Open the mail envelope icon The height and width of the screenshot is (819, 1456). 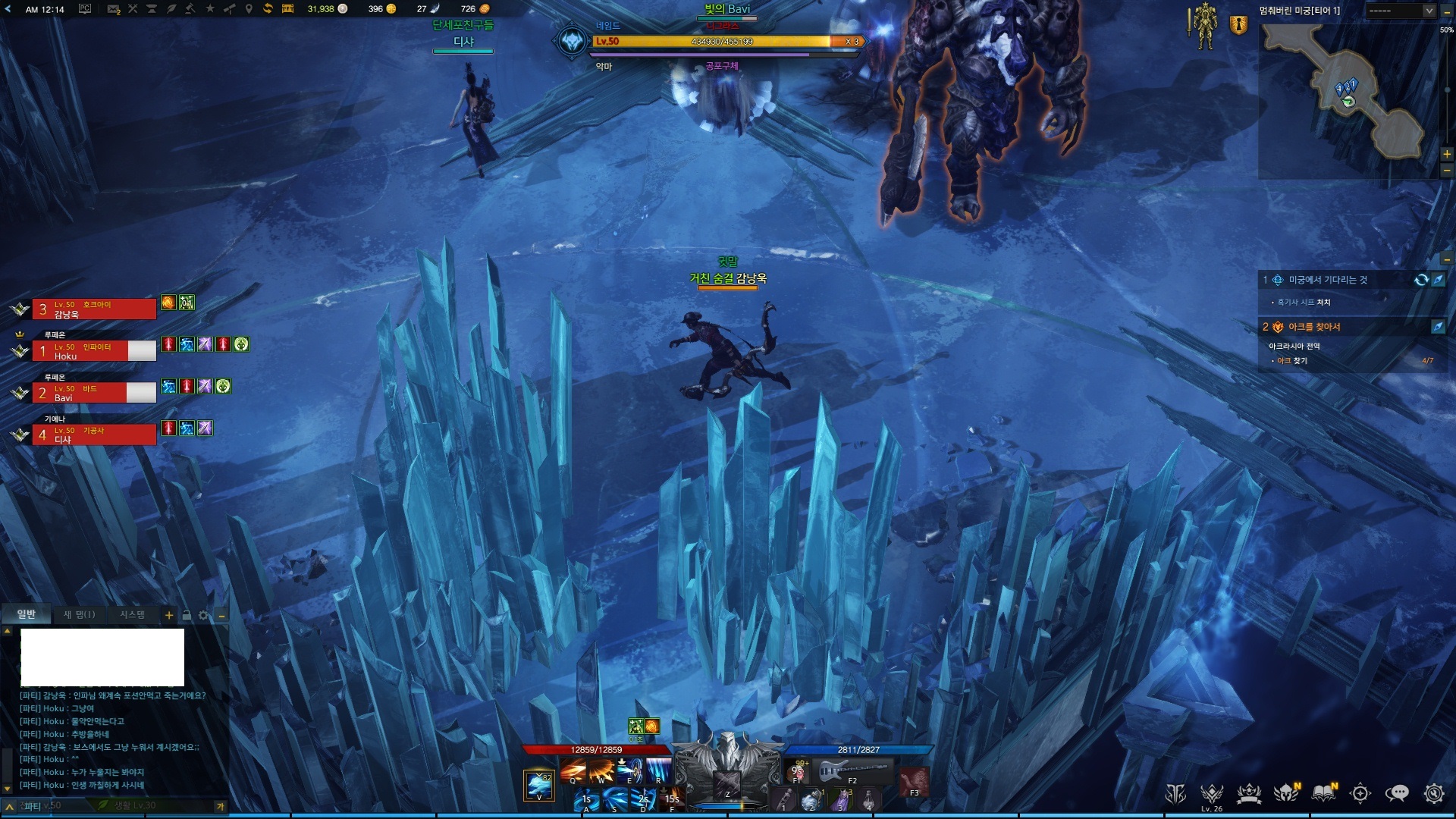[x=113, y=9]
